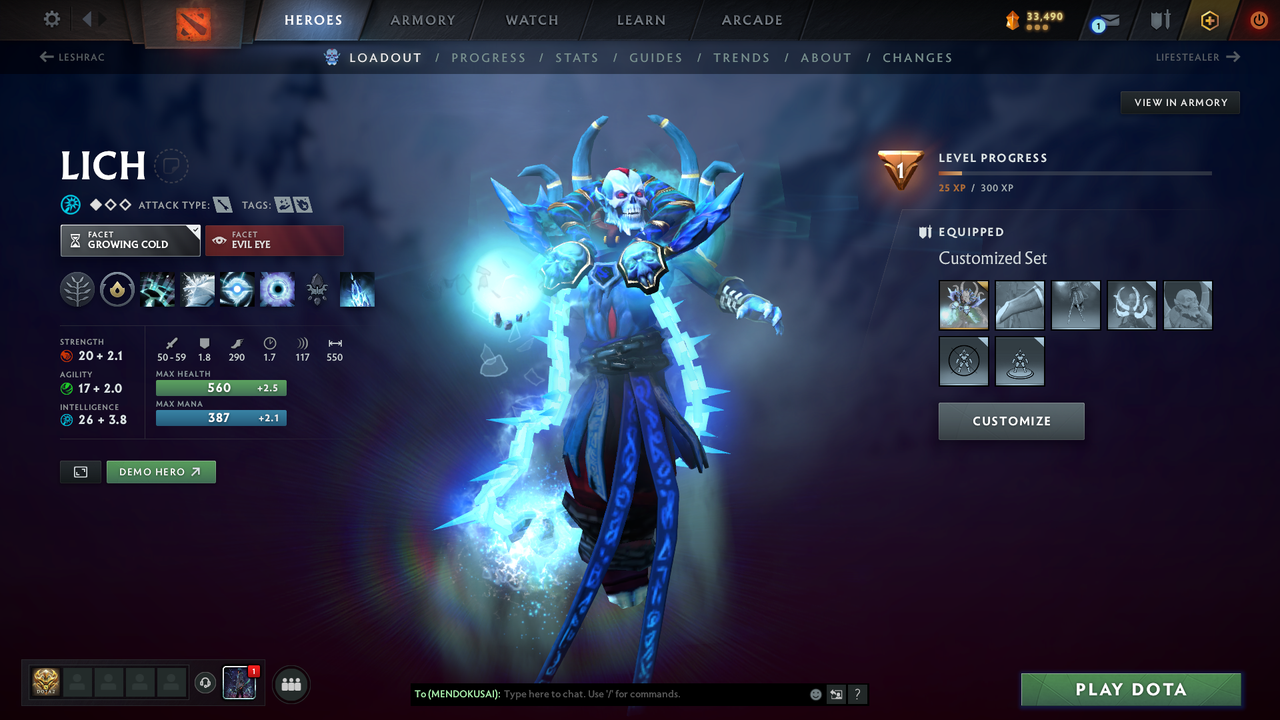View Lich's innate ability icon

(77, 289)
